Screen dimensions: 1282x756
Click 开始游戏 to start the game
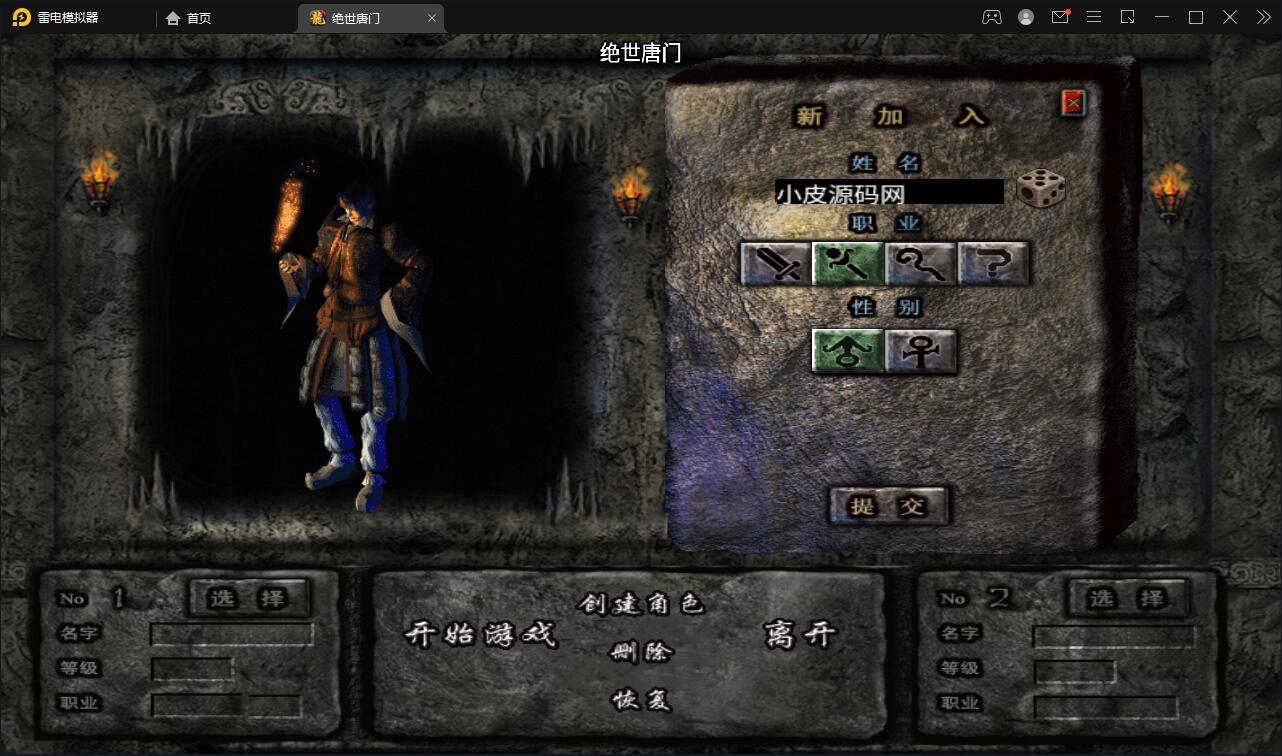(x=482, y=635)
